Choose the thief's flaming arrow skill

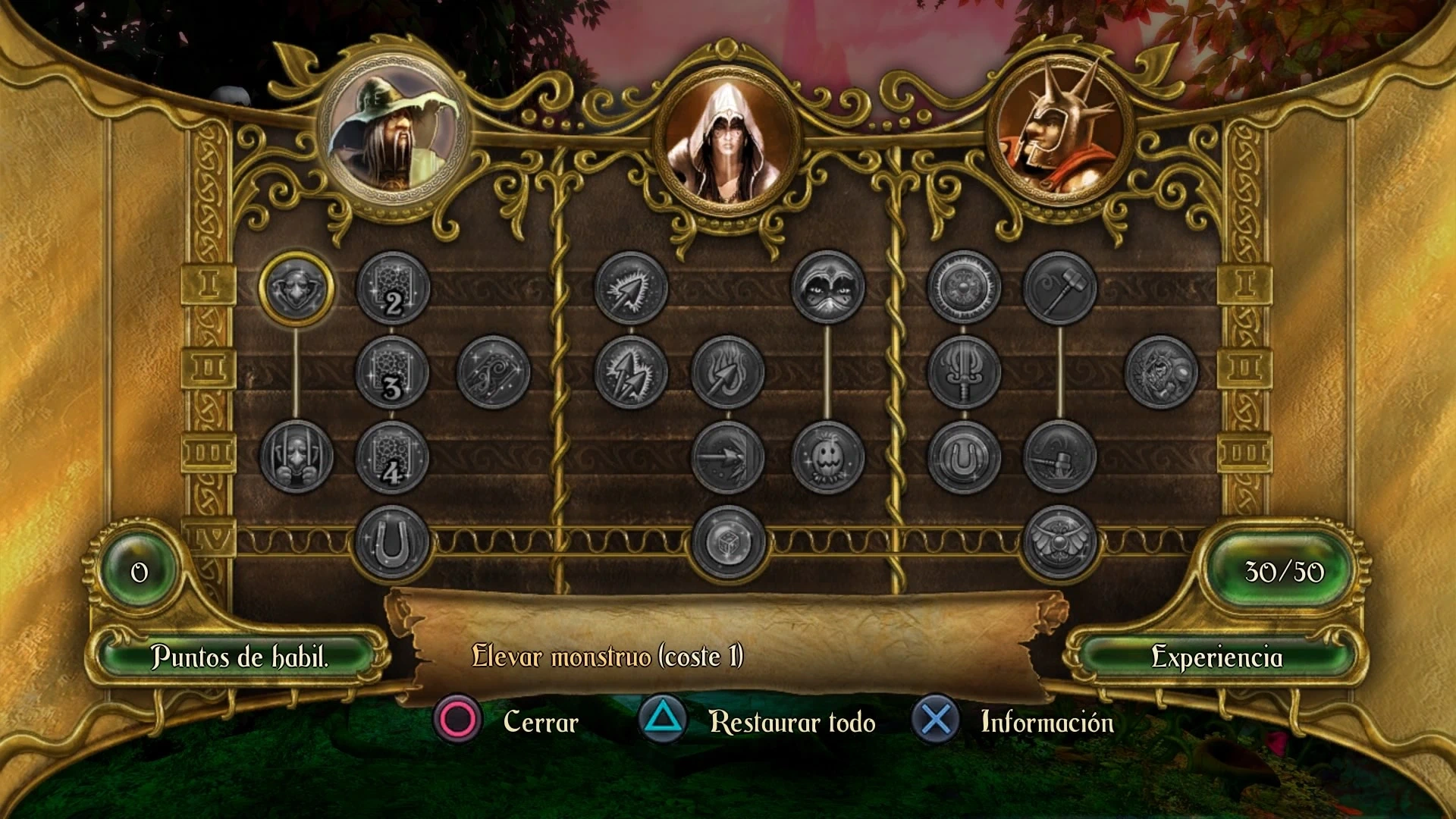click(728, 372)
